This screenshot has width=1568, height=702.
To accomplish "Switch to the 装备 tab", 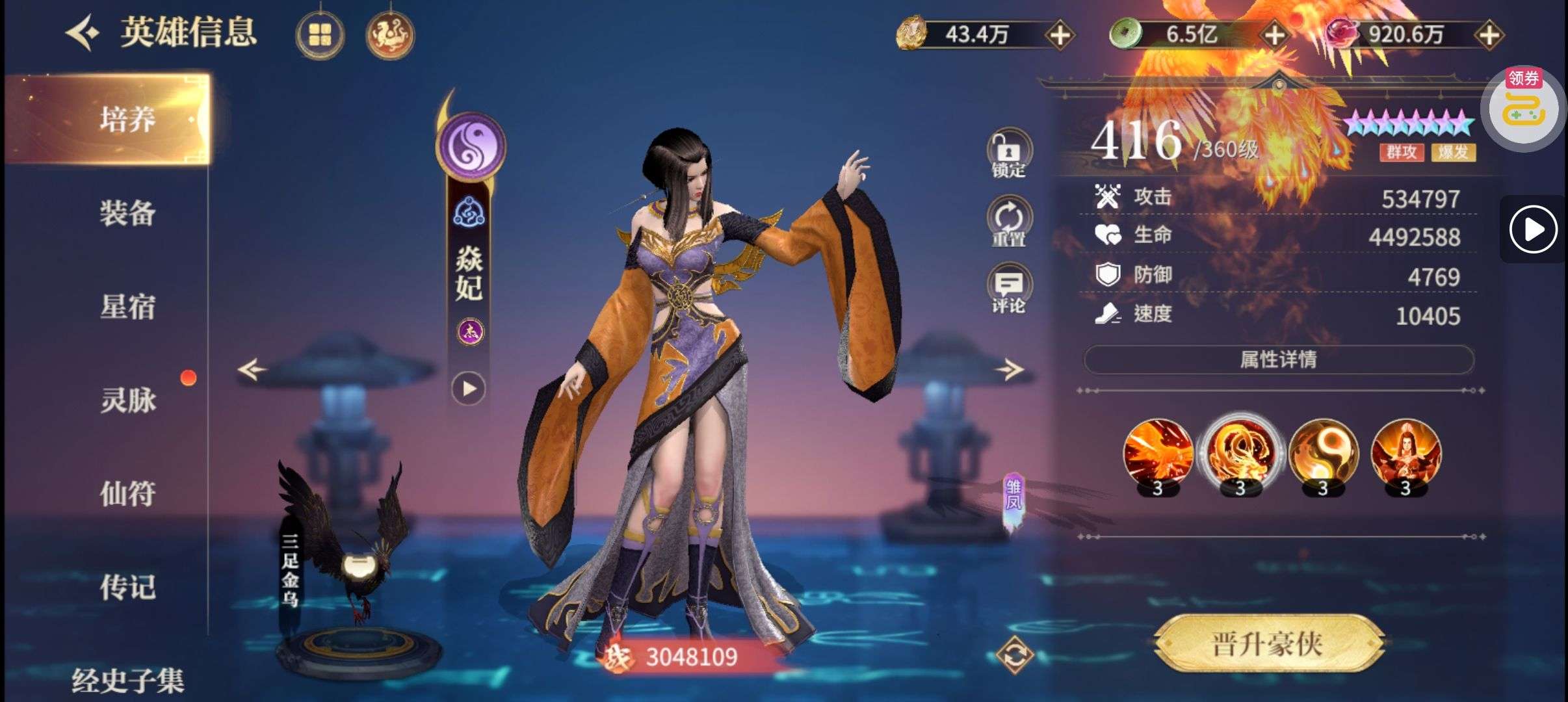I will tap(127, 213).
